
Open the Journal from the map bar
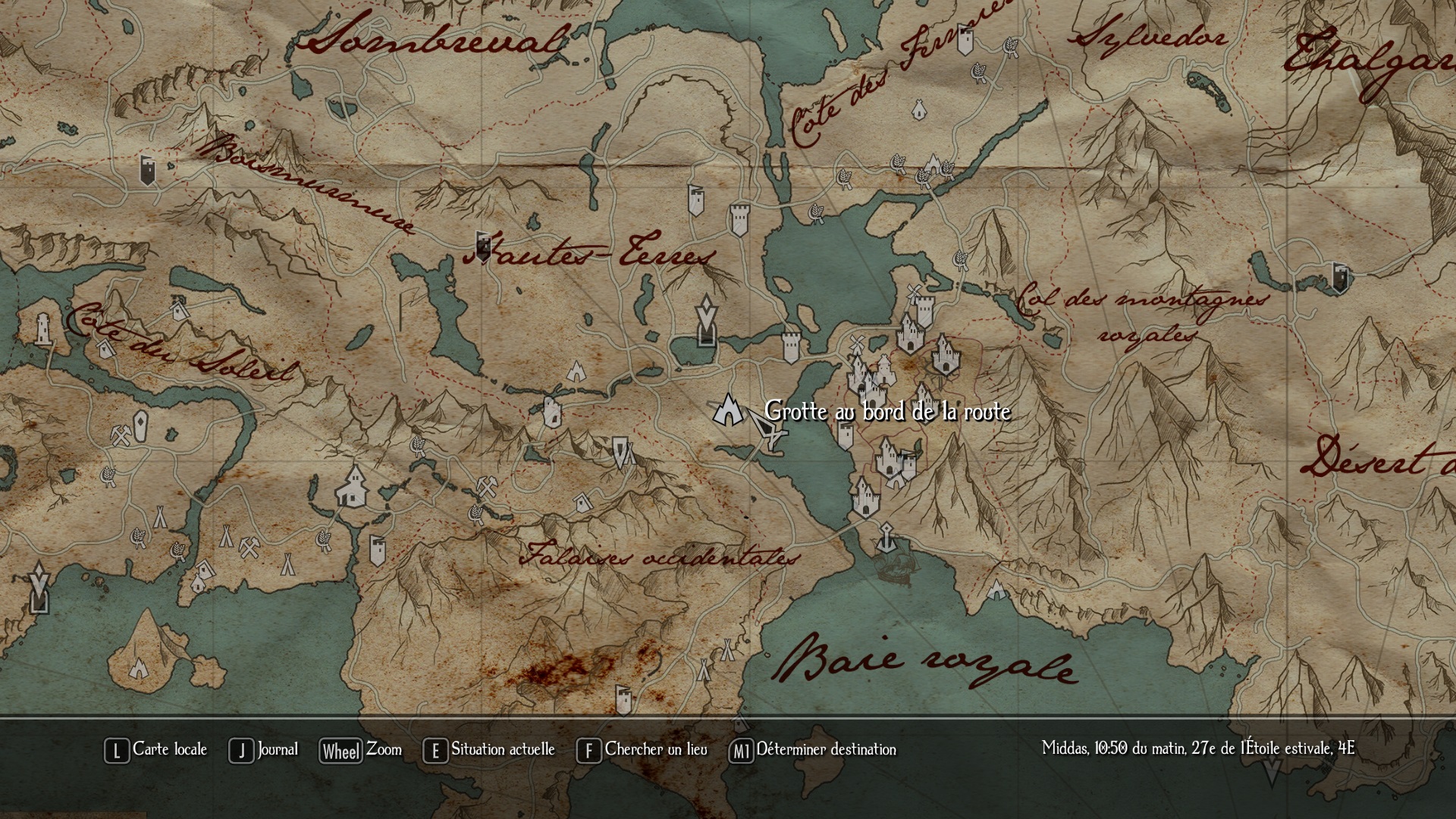tap(264, 750)
